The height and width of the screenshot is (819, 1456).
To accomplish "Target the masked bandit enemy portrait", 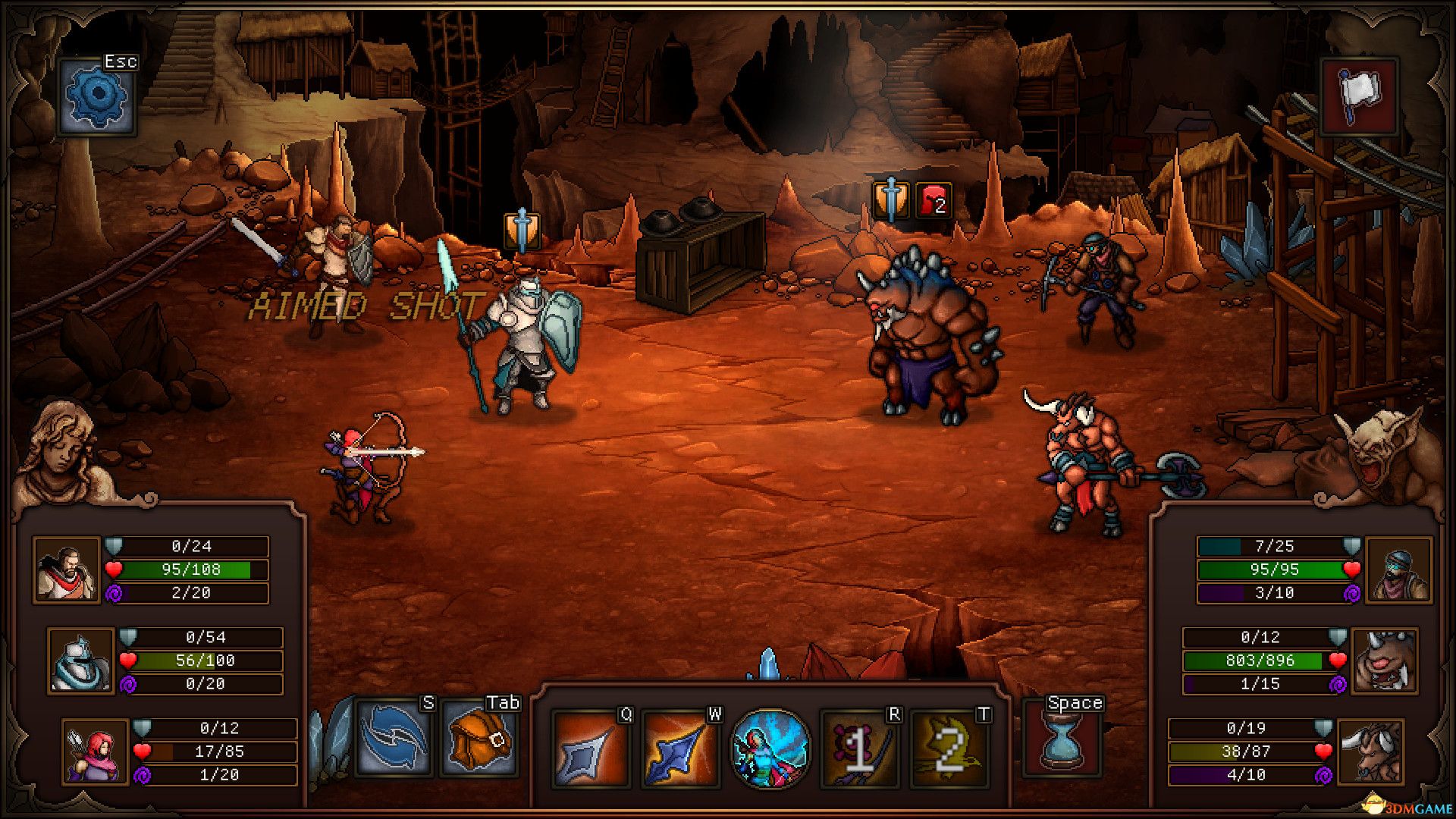I will coord(1398,570).
